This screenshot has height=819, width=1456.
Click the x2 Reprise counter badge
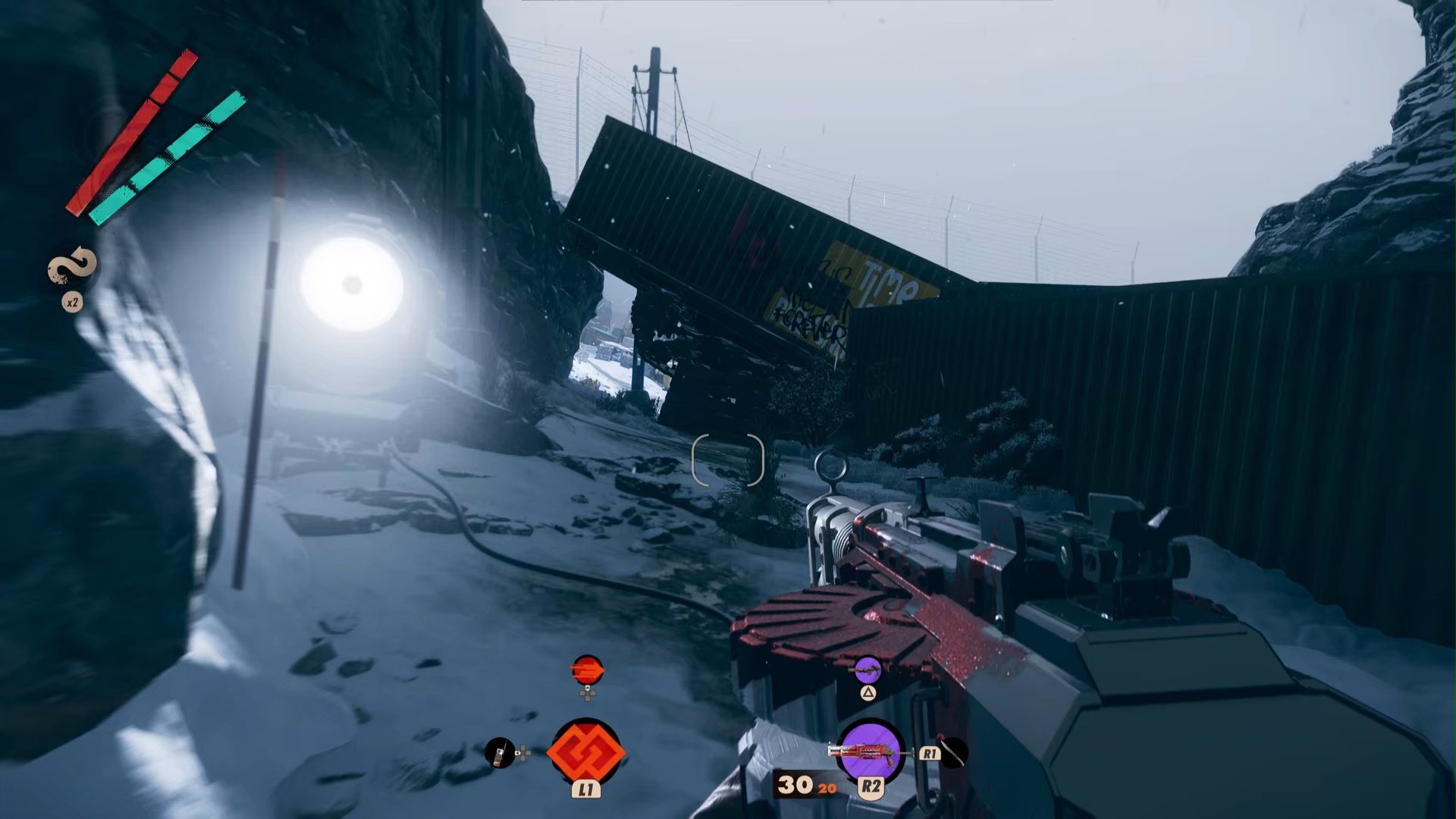[74, 301]
